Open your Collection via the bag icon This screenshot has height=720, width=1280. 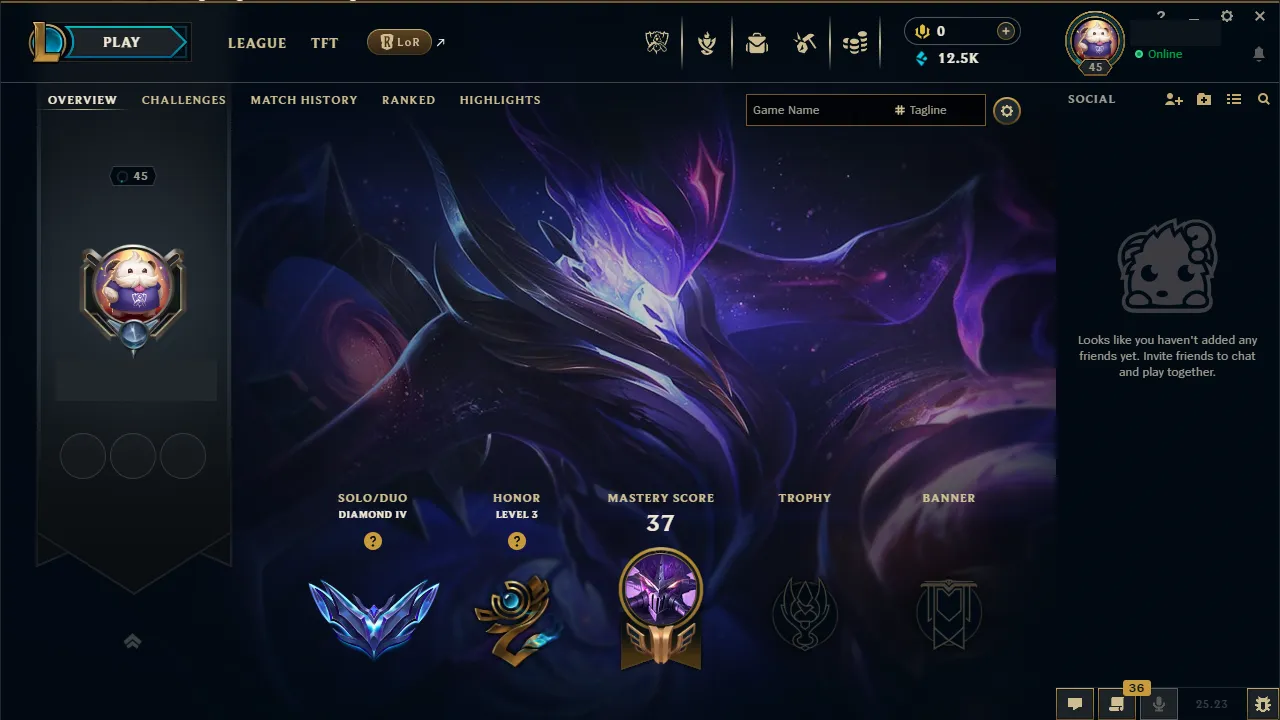point(757,42)
